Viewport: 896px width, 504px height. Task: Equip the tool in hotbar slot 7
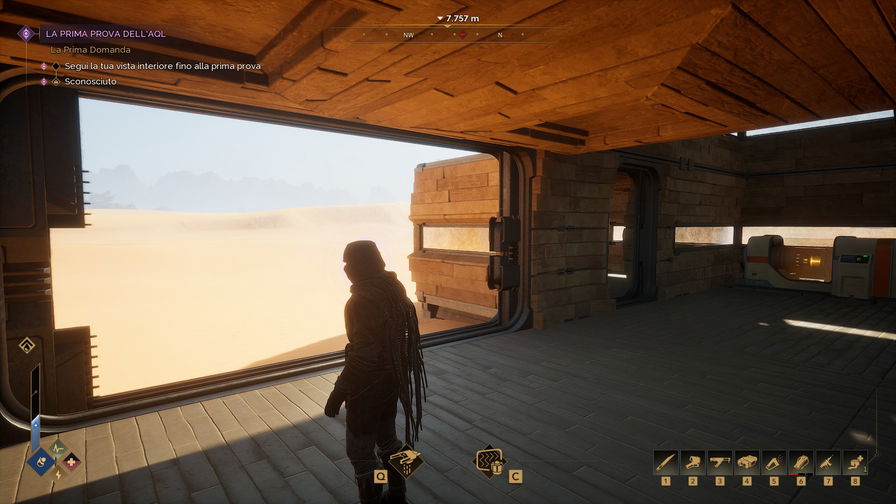pos(827,462)
